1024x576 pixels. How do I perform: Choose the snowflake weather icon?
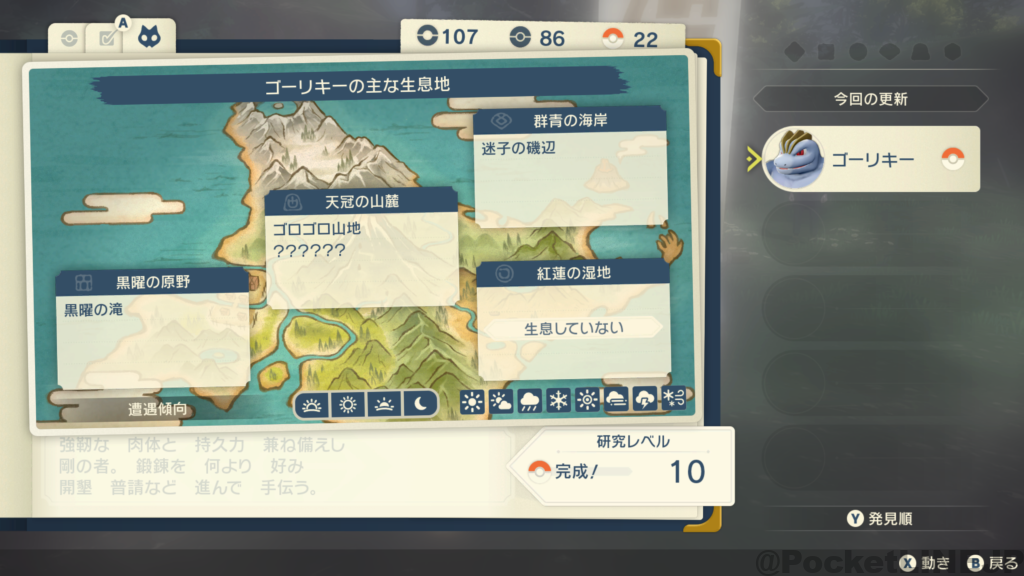558,402
